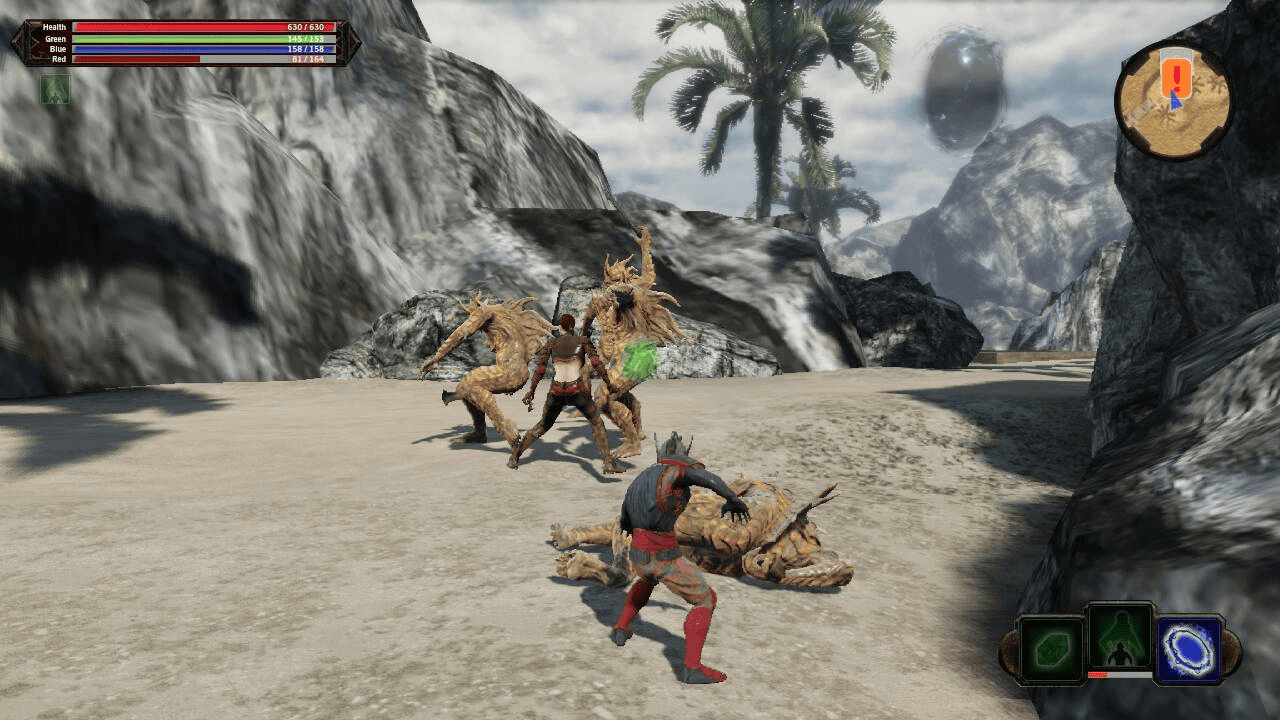Click the 81 / 164 red resource value

305,58
